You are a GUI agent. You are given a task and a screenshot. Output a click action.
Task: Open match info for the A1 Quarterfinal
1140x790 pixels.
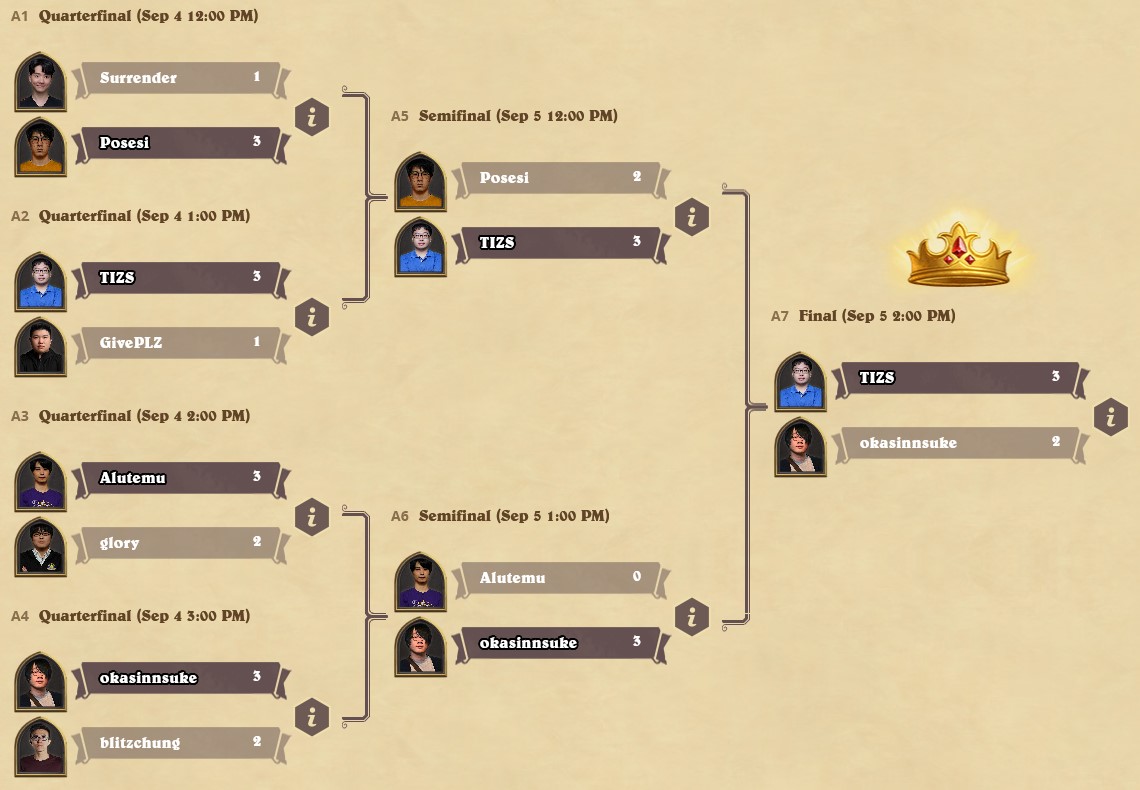coord(312,118)
